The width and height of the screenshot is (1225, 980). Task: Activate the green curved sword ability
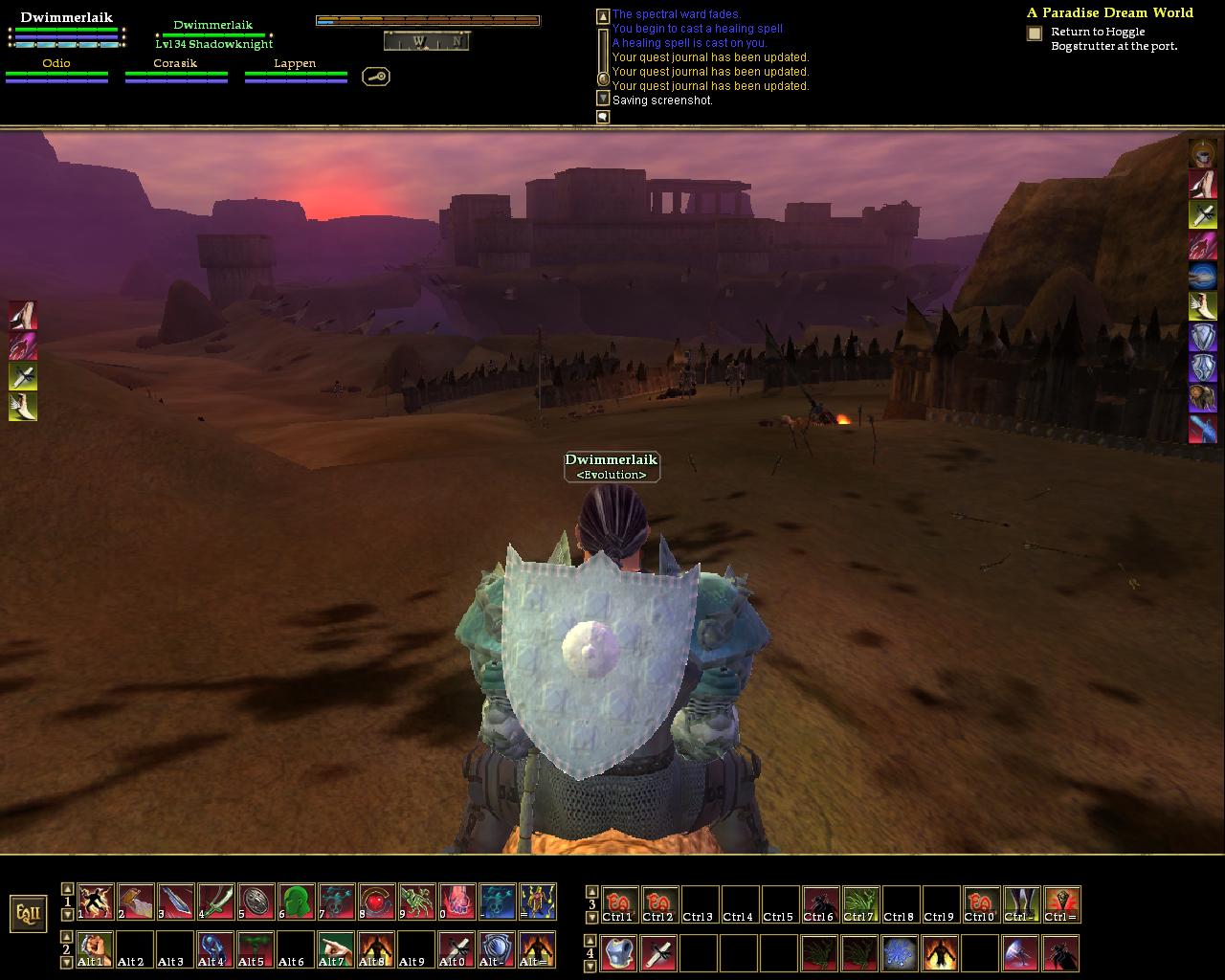[x=216, y=902]
